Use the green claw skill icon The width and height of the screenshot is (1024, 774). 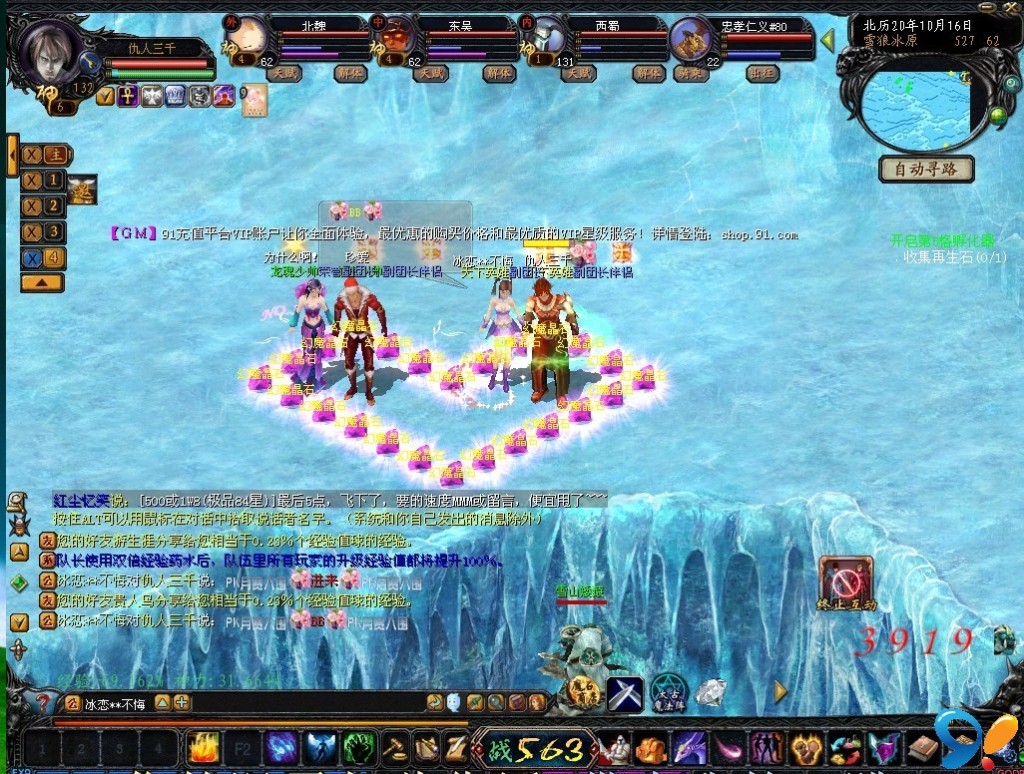[x=358, y=747]
